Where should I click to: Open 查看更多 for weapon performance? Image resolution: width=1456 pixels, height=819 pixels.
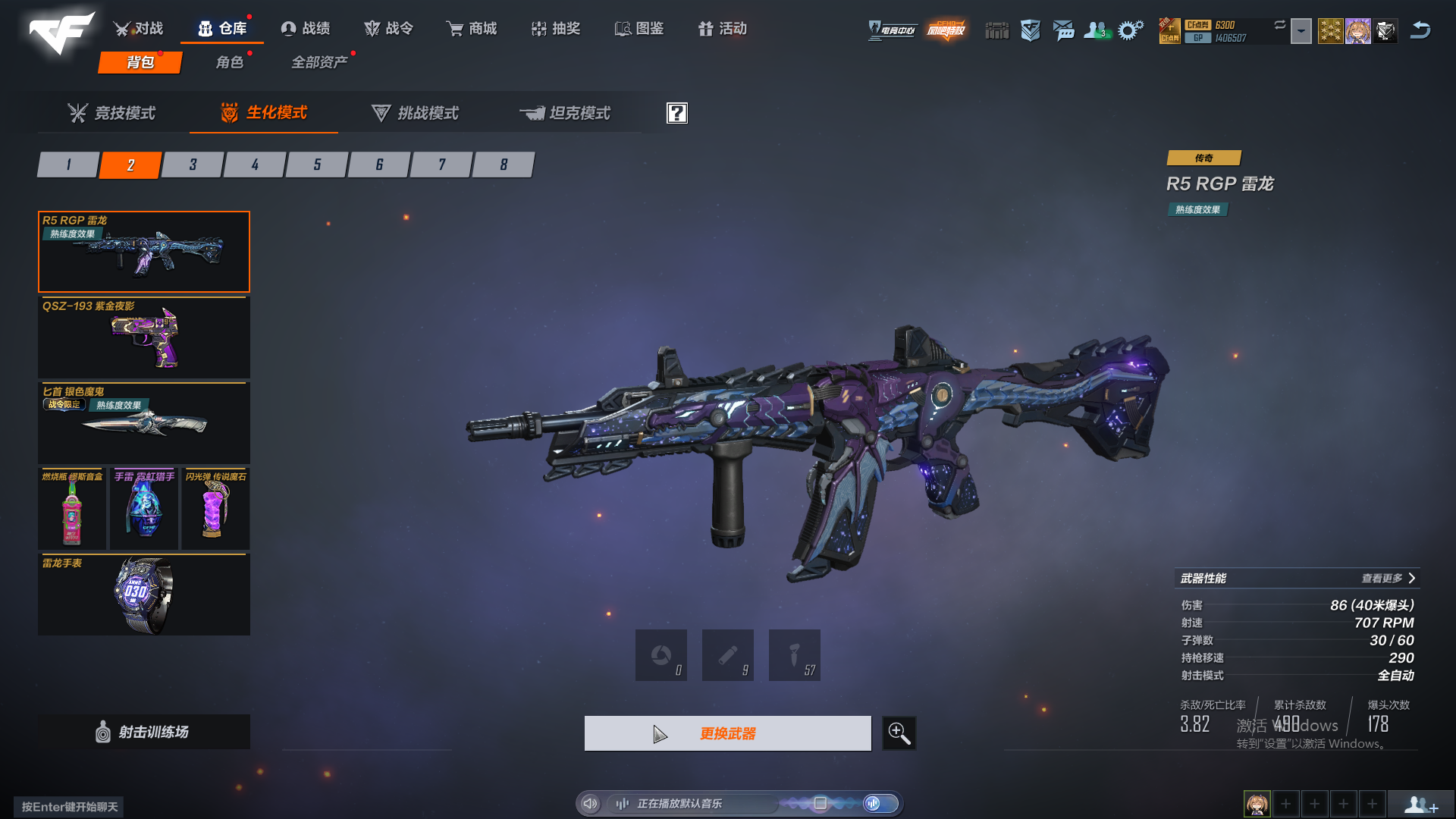tap(1388, 579)
